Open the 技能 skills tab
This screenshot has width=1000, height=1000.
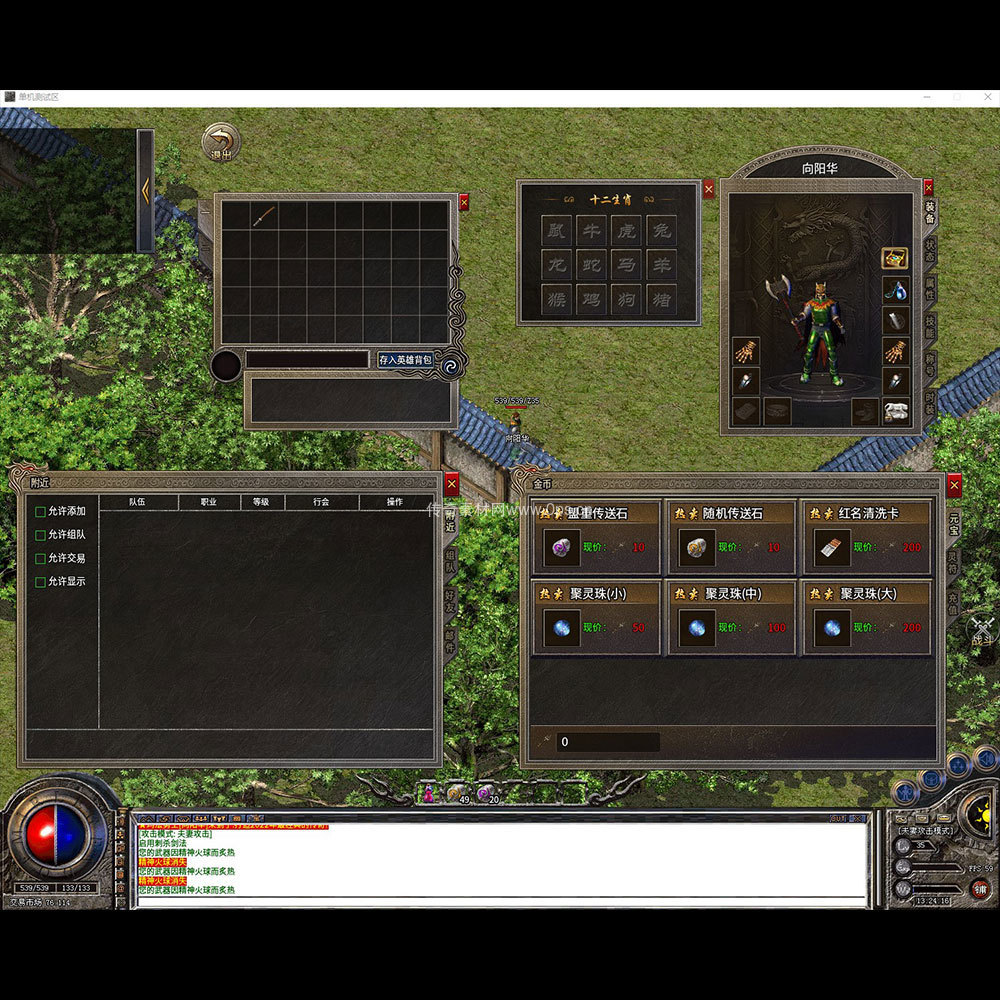930,329
